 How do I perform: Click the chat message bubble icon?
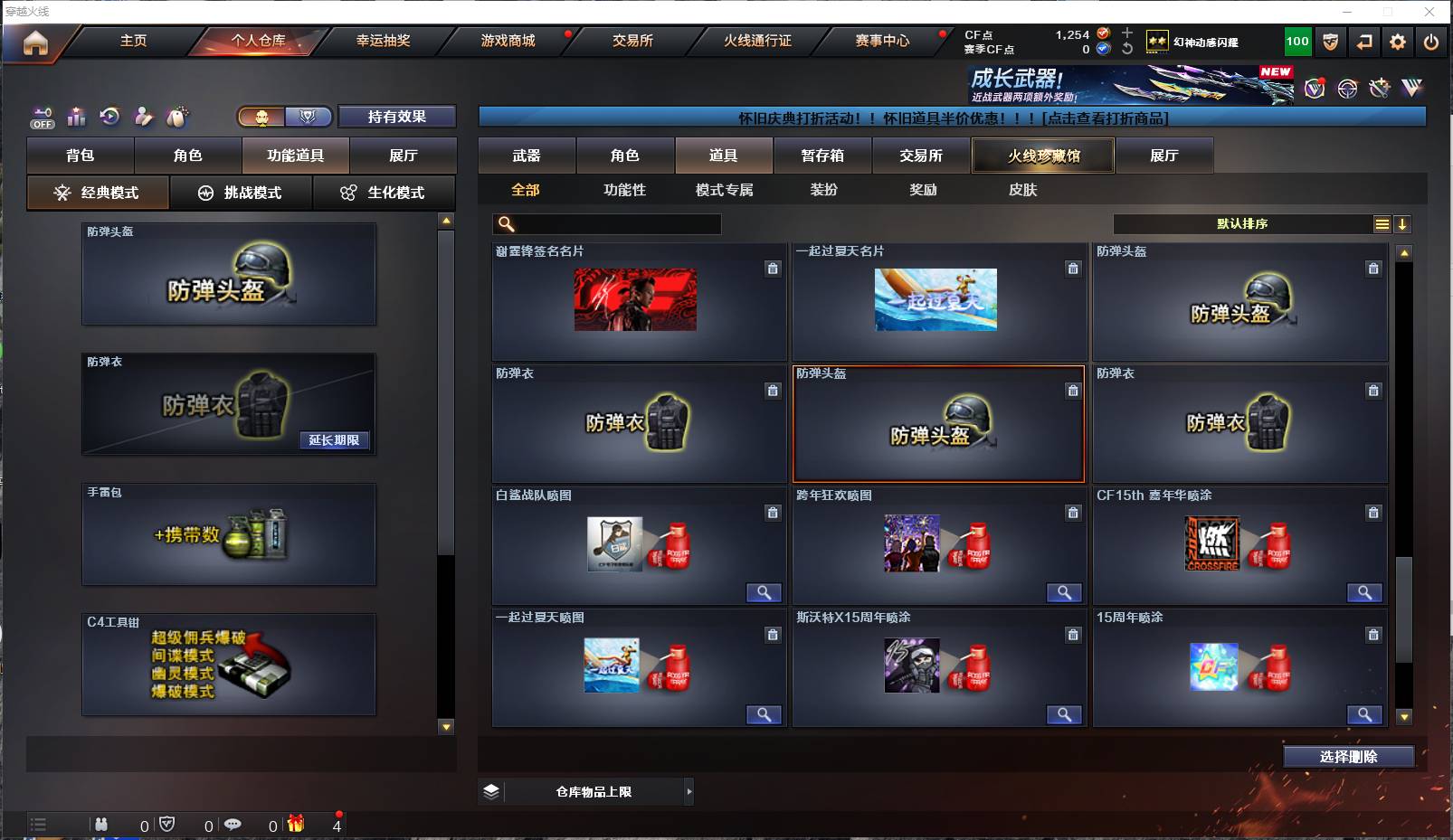[234, 825]
